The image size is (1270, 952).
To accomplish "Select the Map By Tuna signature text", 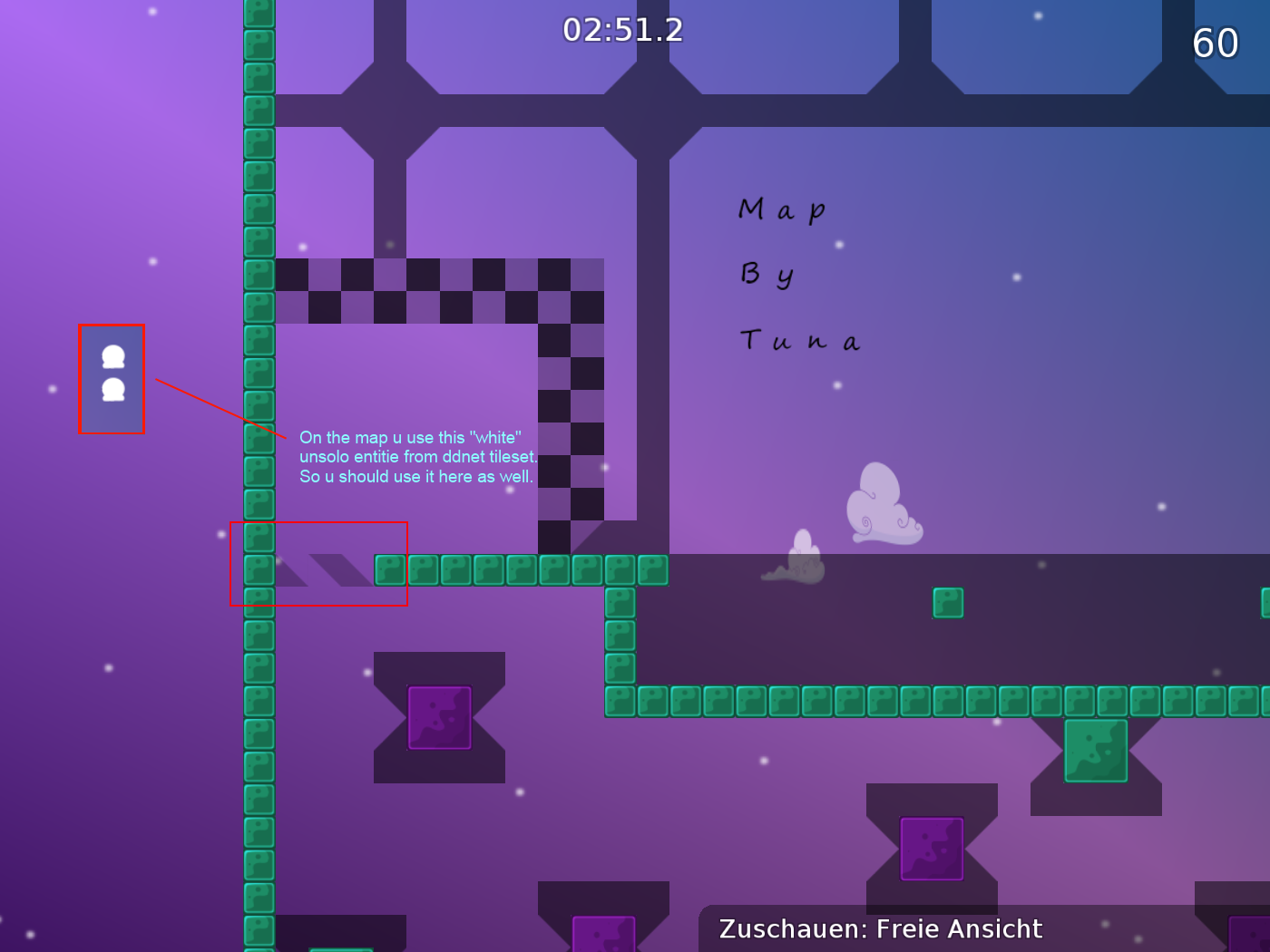I will (x=798, y=274).
